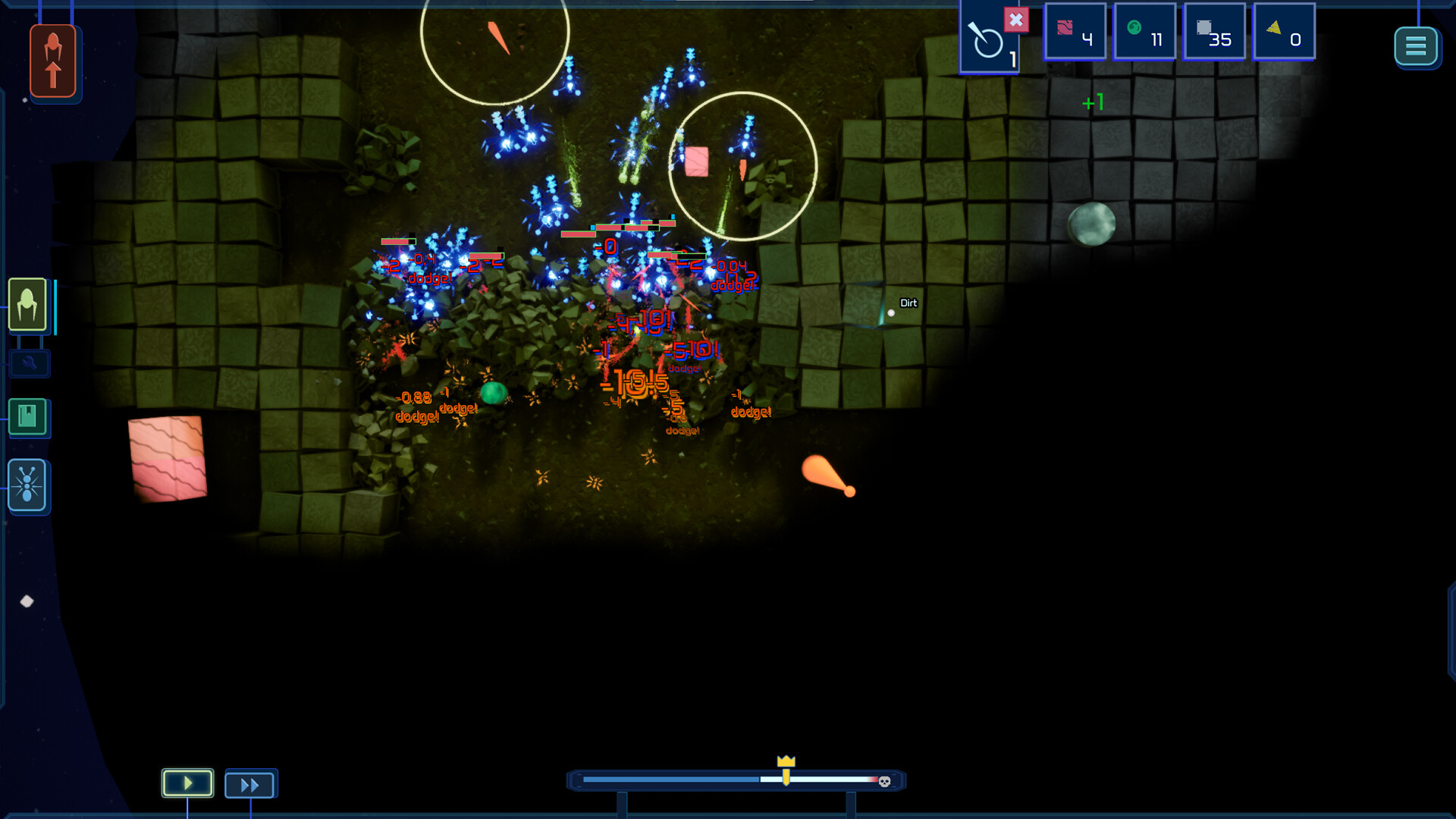Open the wrench repair tool
1456x819 pixels.
29,364
